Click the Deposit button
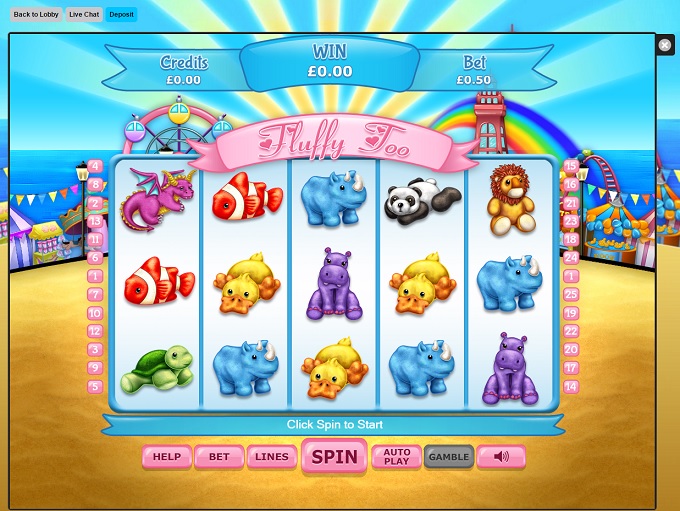 click(121, 15)
